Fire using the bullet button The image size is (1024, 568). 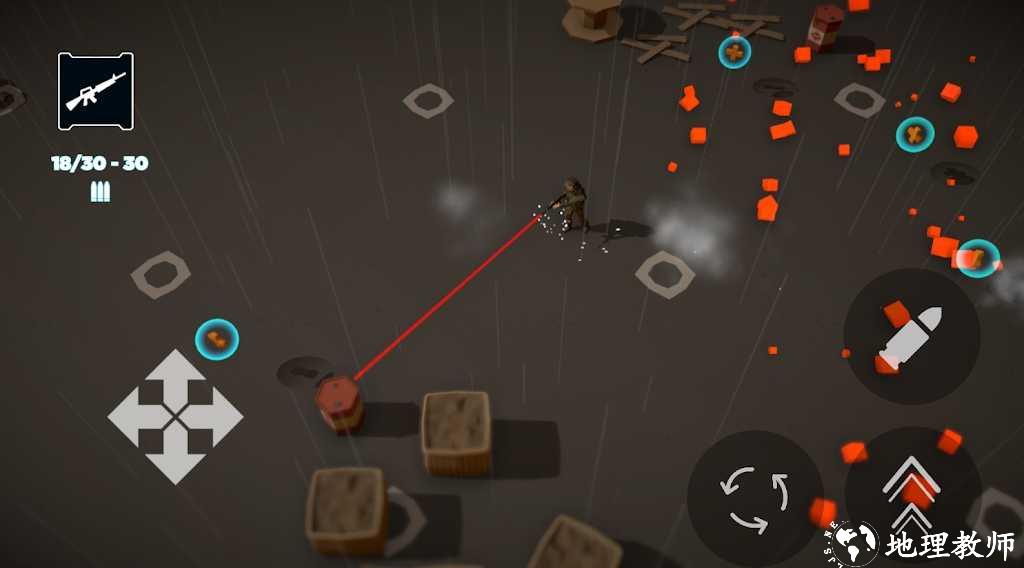click(x=911, y=336)
